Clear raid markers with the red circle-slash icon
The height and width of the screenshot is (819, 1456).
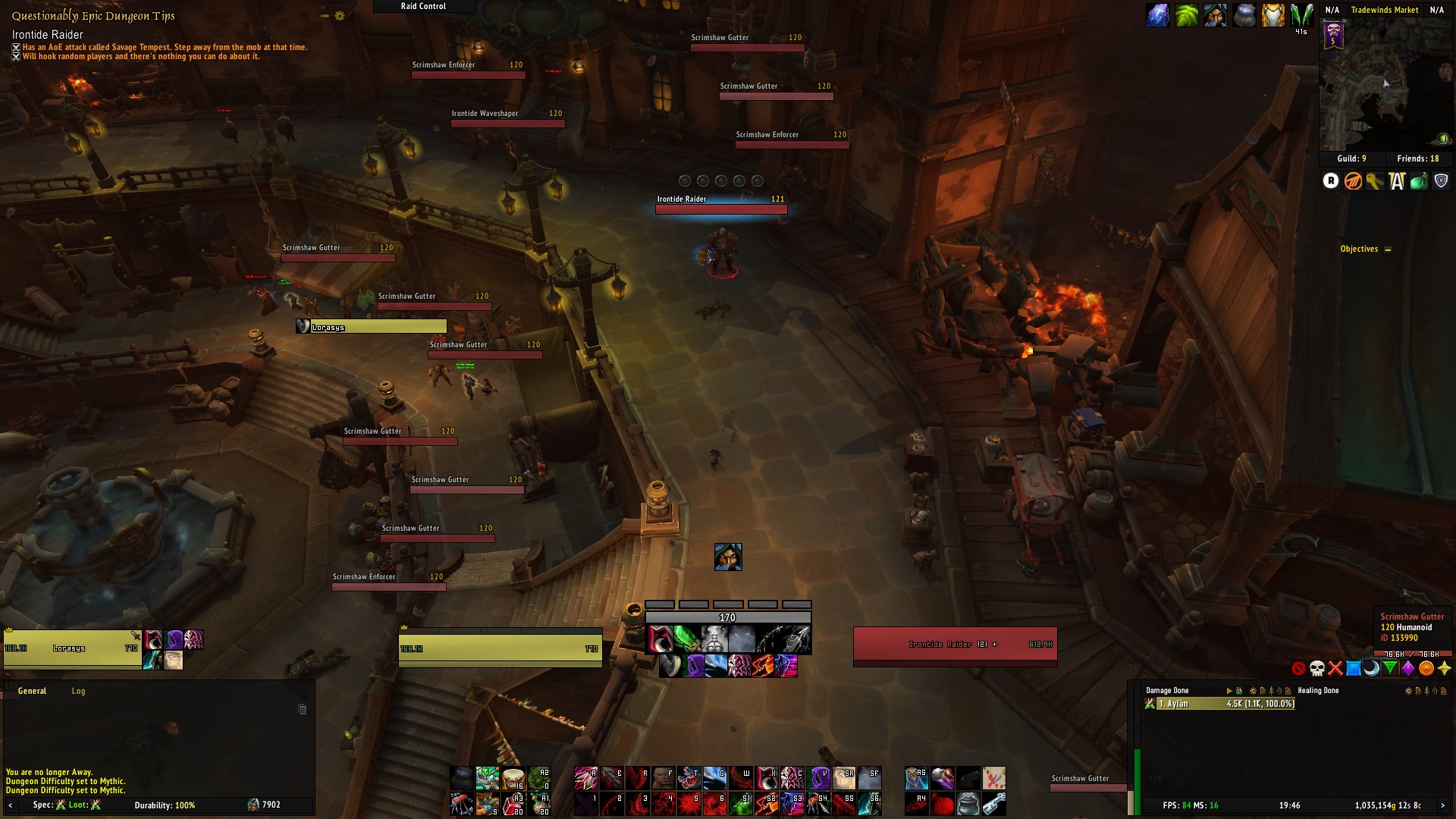click(1299, 668)
